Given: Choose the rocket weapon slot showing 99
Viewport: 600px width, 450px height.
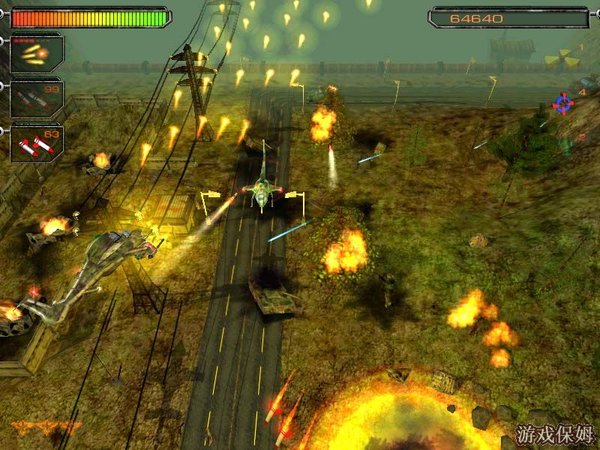Looking at the screenshot, I should click(x=36, y=97).
